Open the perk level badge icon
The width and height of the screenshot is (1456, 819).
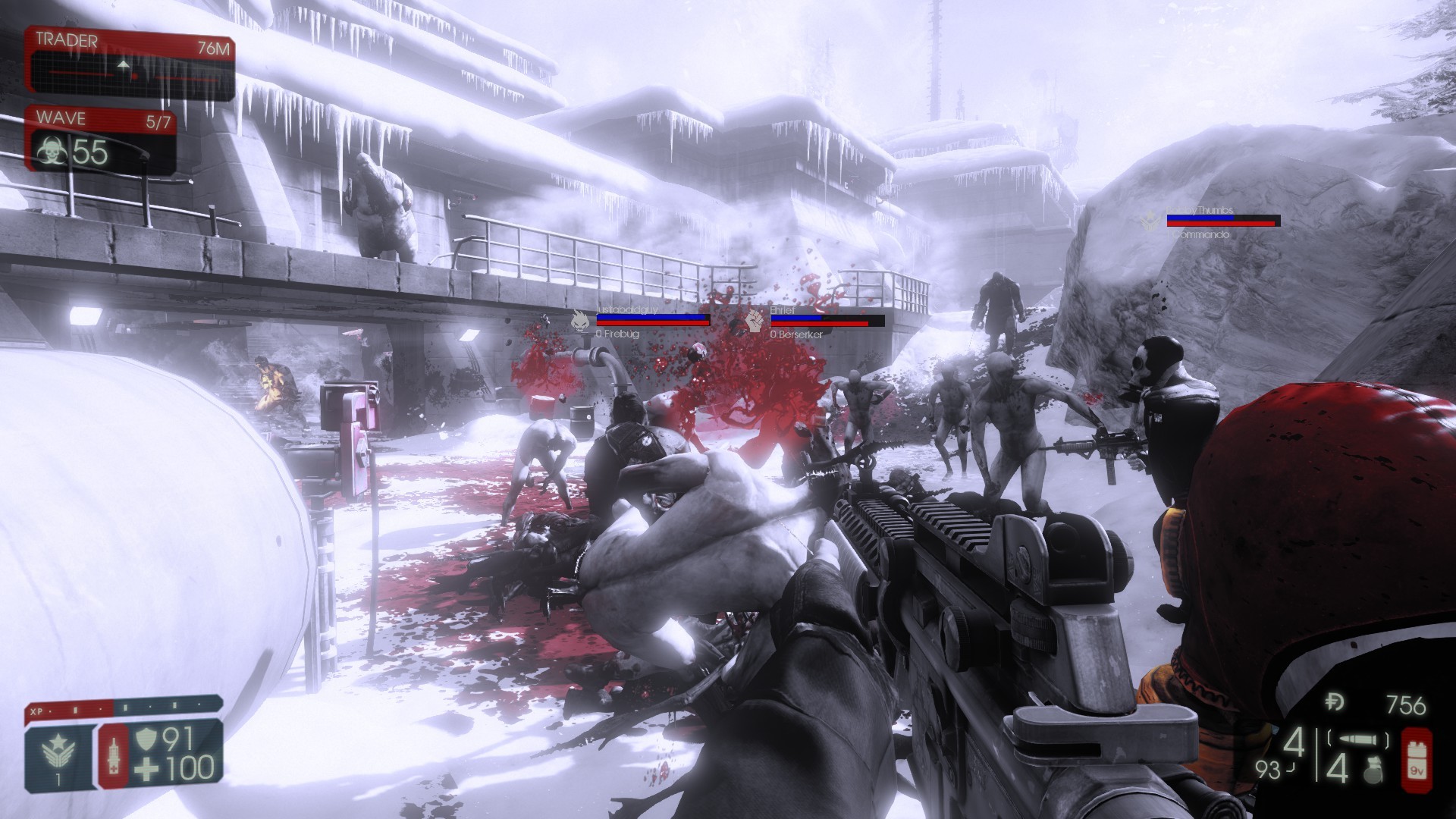click(58, 751)
